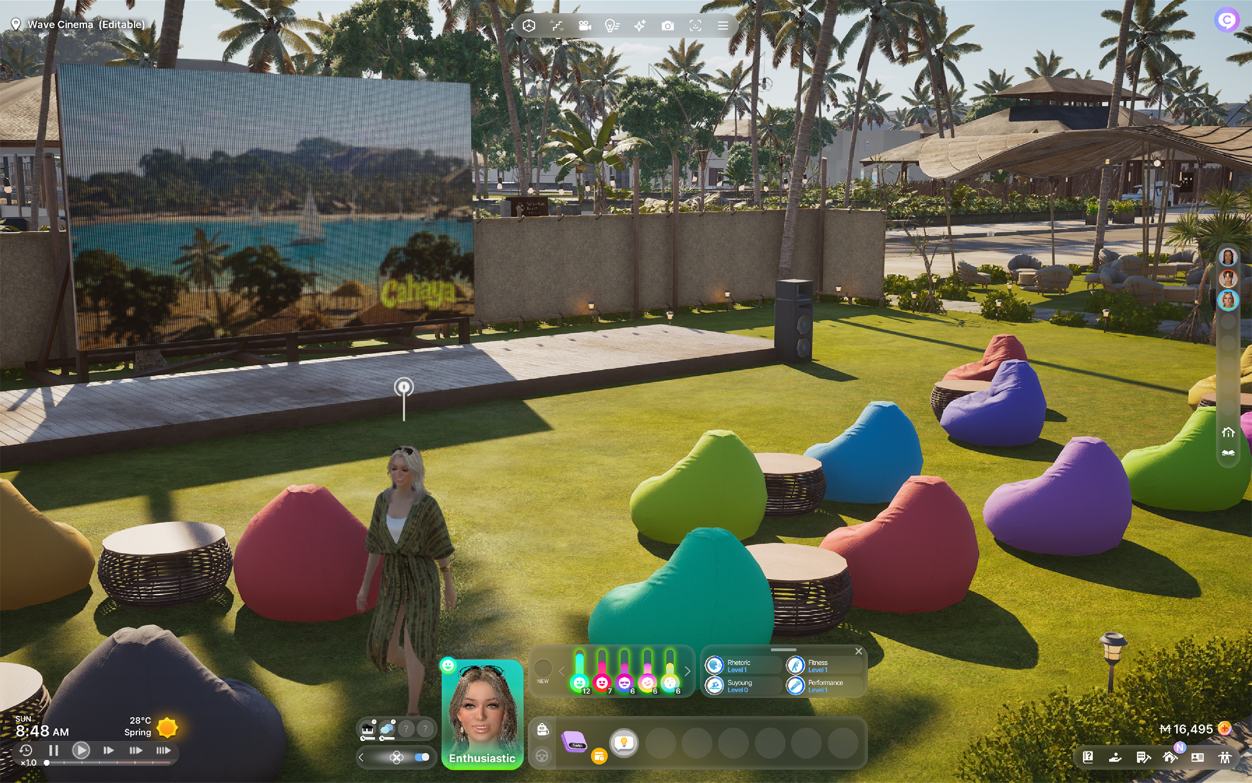
Task: Open the sparkle effects icon in top toolbar
Action: pos(640,26)
